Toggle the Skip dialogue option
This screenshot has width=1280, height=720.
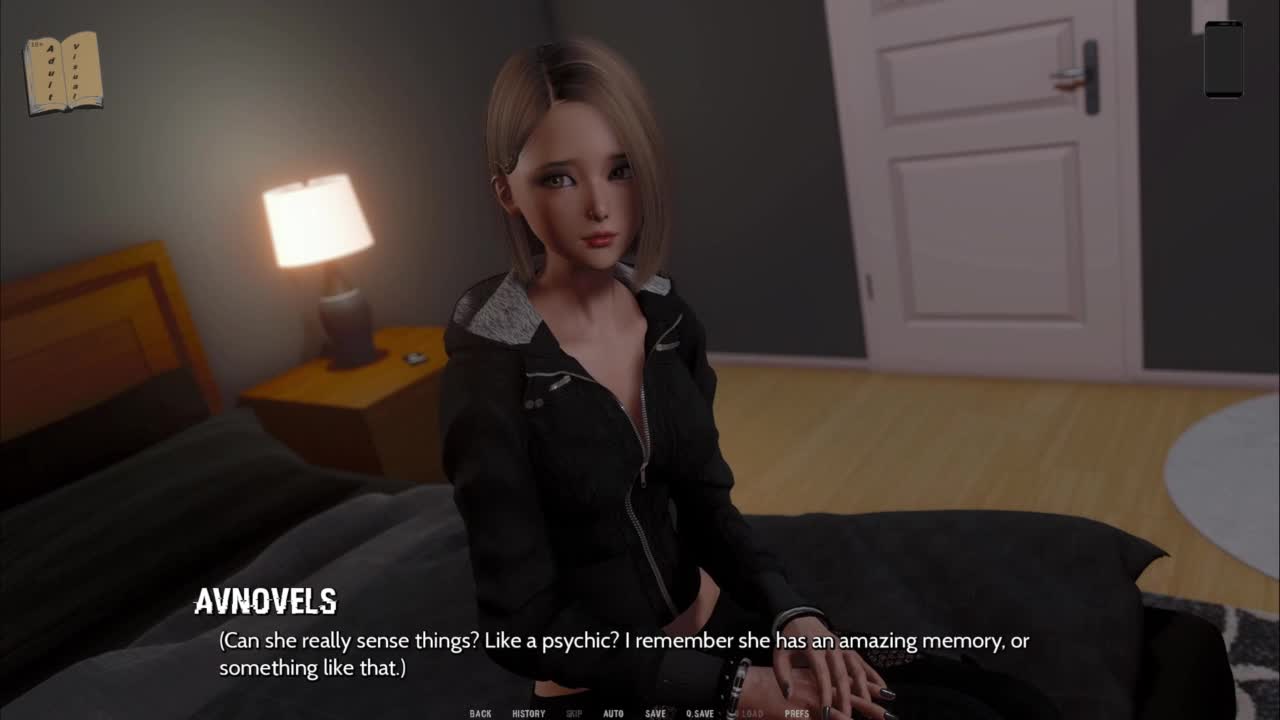click(574, 713)
